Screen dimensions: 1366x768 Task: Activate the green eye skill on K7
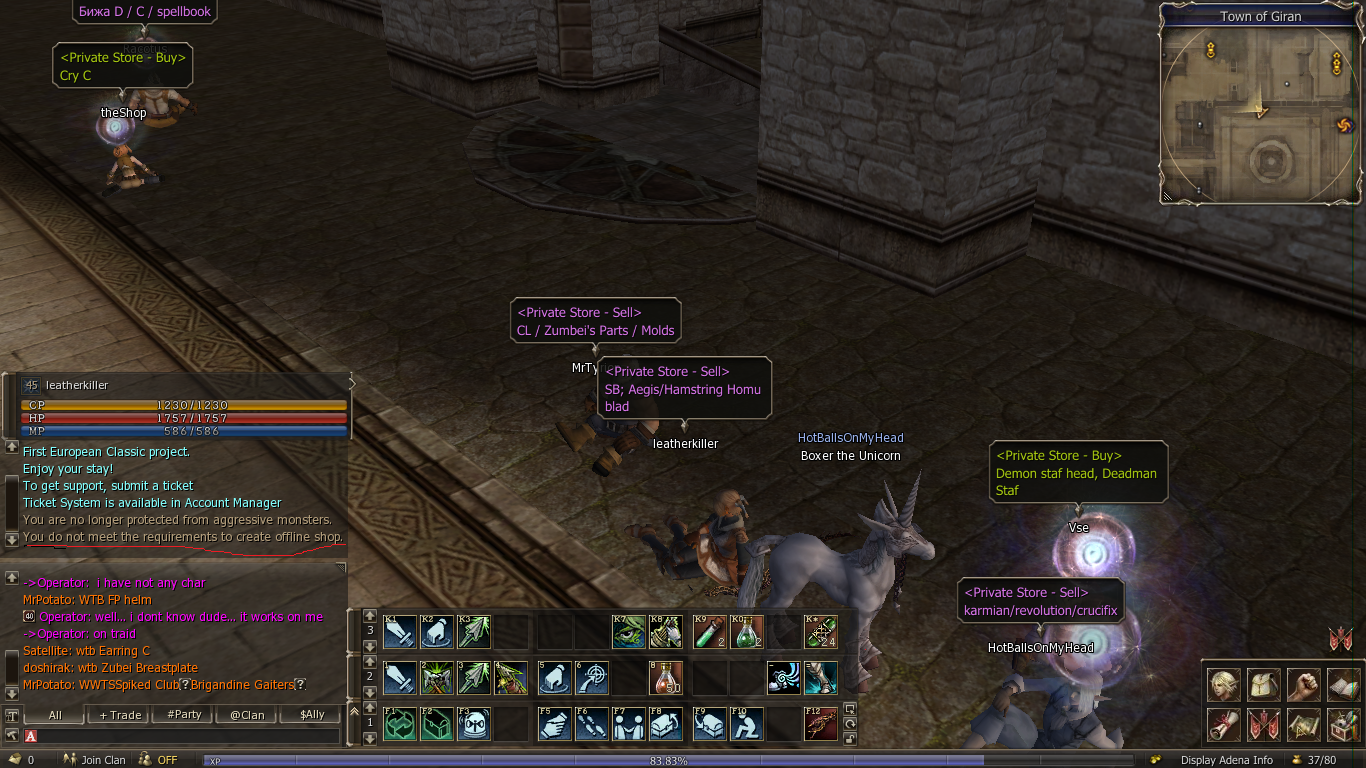629,632
